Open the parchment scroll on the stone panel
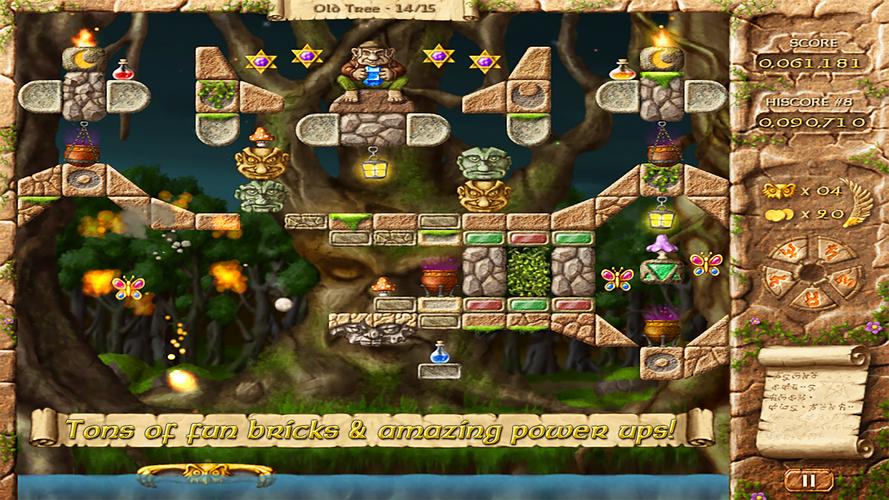The height and width of the screenshot is (500, 889). point(810,402)
